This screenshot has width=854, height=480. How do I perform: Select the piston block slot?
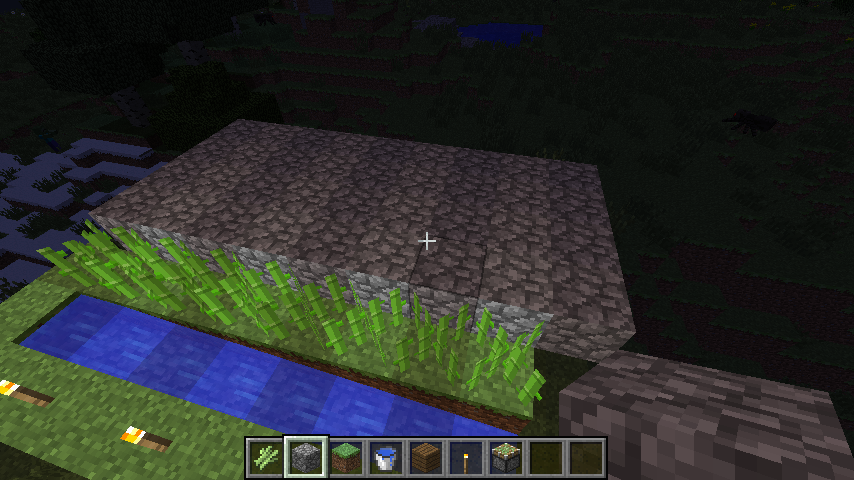coord(505,458)
